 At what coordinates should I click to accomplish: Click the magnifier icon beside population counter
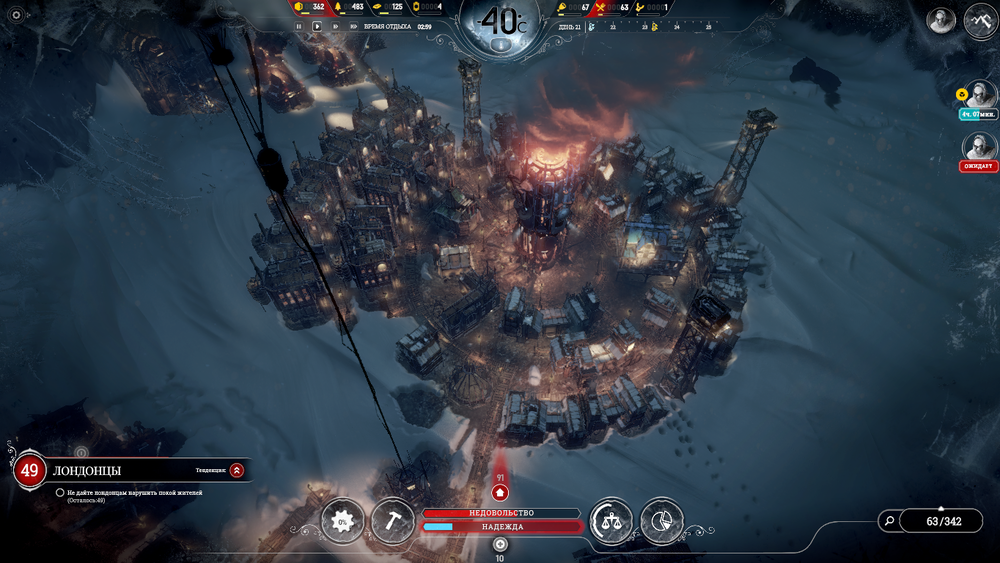coord(888,520)
